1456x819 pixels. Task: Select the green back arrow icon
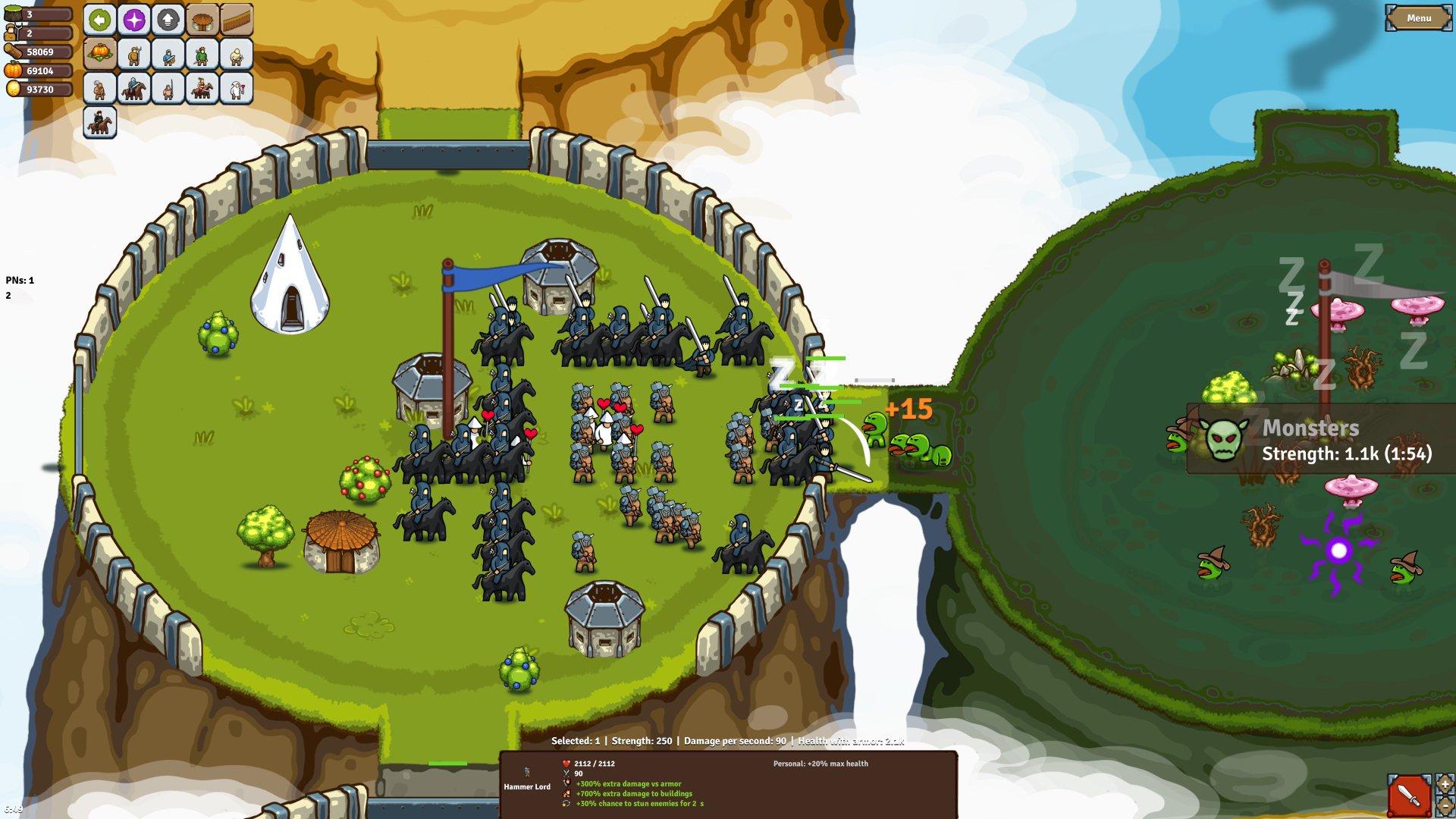tap(100, 20)
